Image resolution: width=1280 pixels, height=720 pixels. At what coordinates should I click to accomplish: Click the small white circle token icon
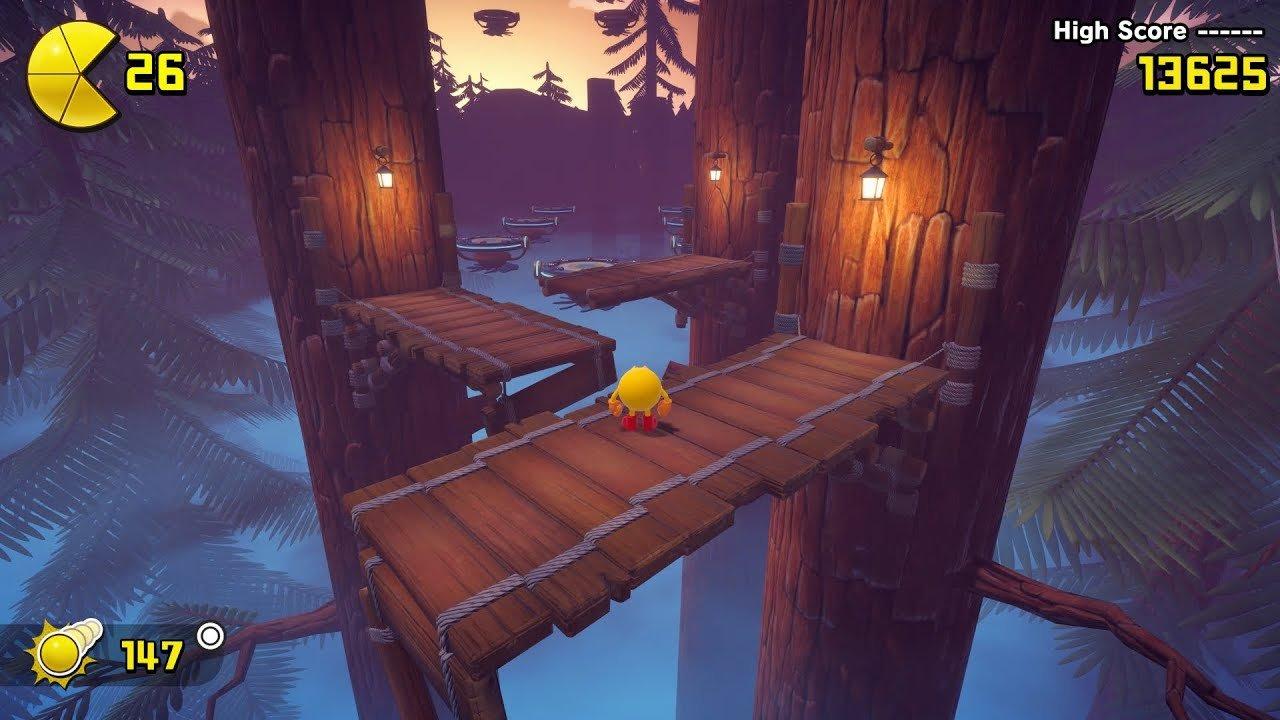pos(209,637)
